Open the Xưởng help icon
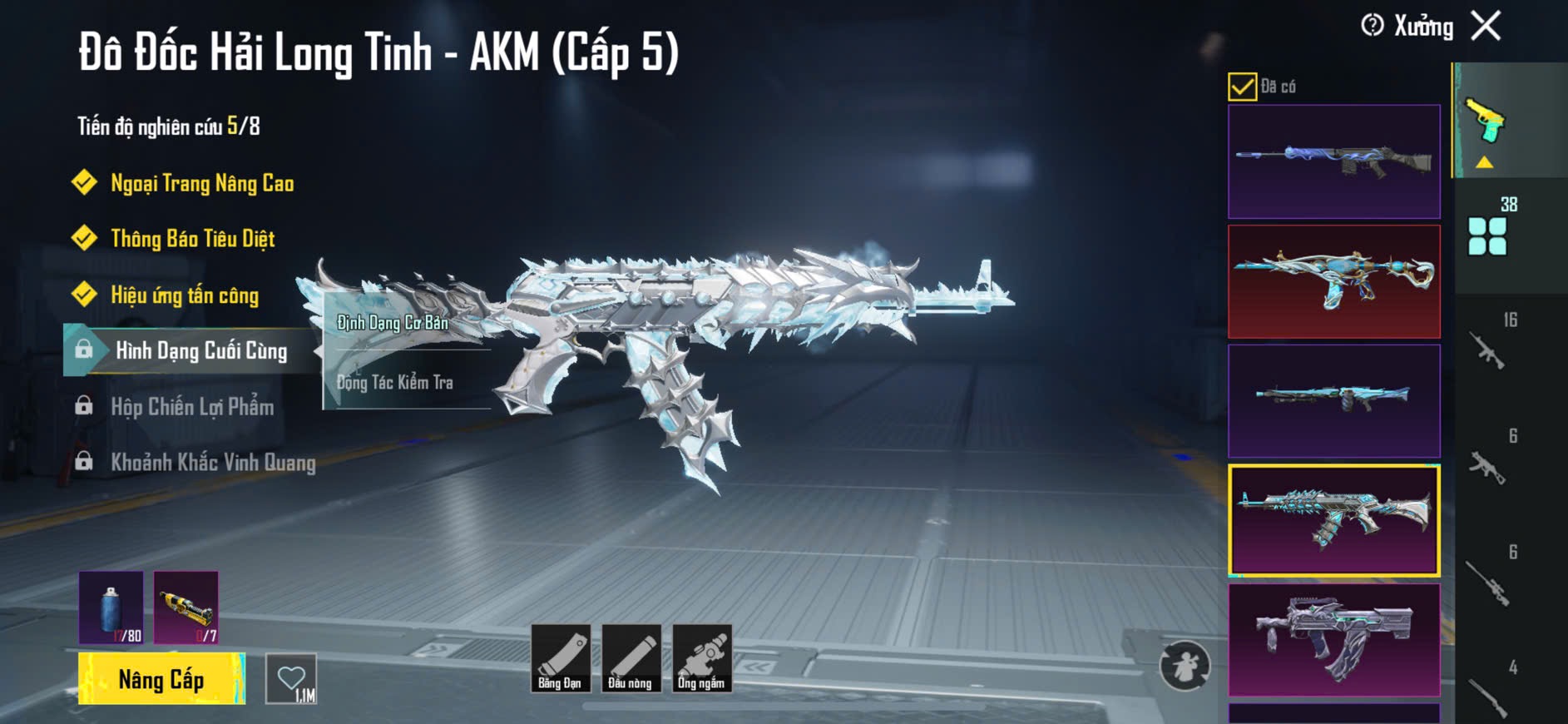This screenshot has height=724, width=1568. pos(1373,26)
